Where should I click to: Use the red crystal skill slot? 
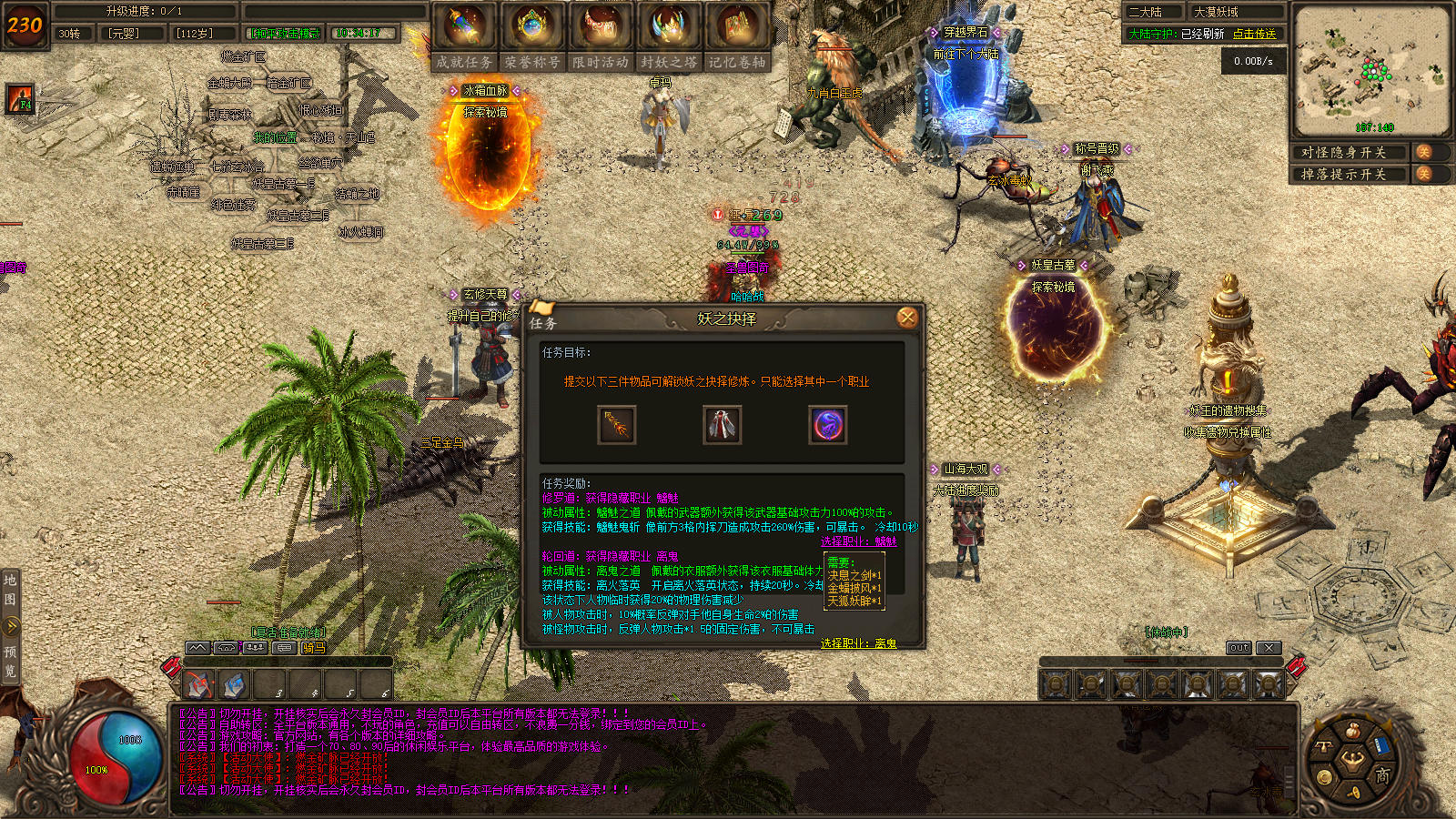click(197, 683)
